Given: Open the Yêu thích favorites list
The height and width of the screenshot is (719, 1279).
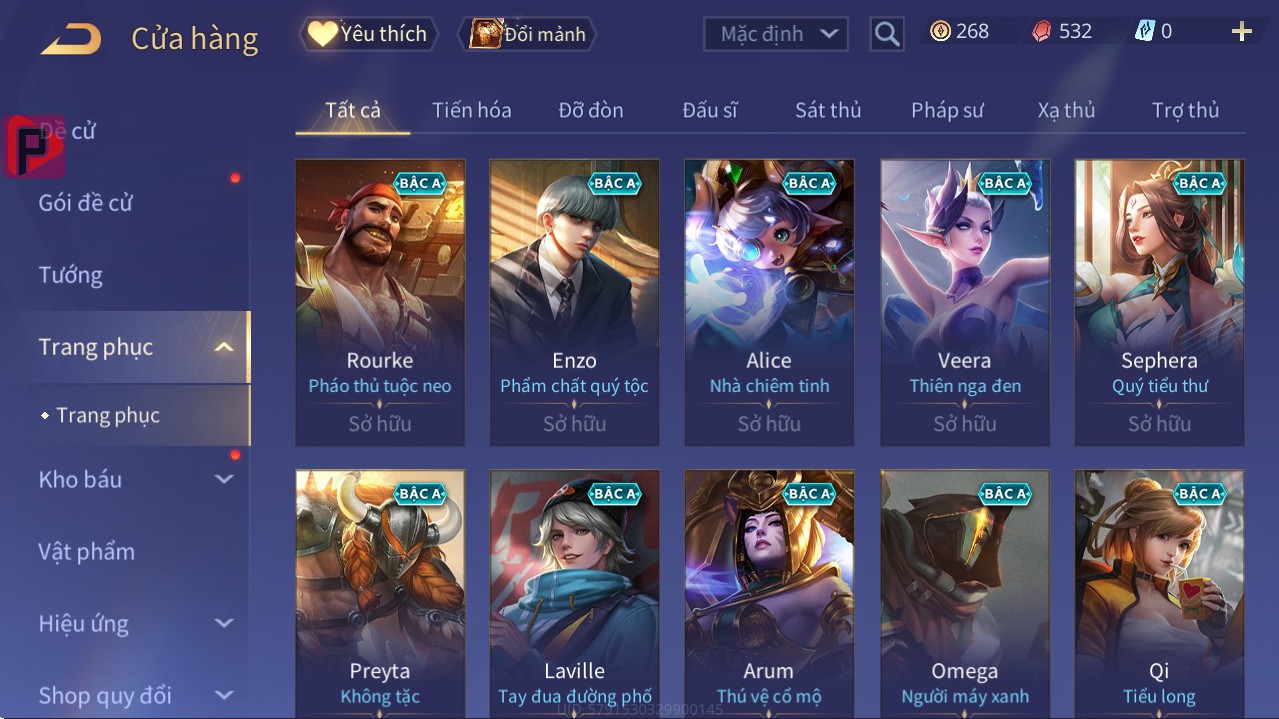Looking at the screenshot, I should point(367,34).
